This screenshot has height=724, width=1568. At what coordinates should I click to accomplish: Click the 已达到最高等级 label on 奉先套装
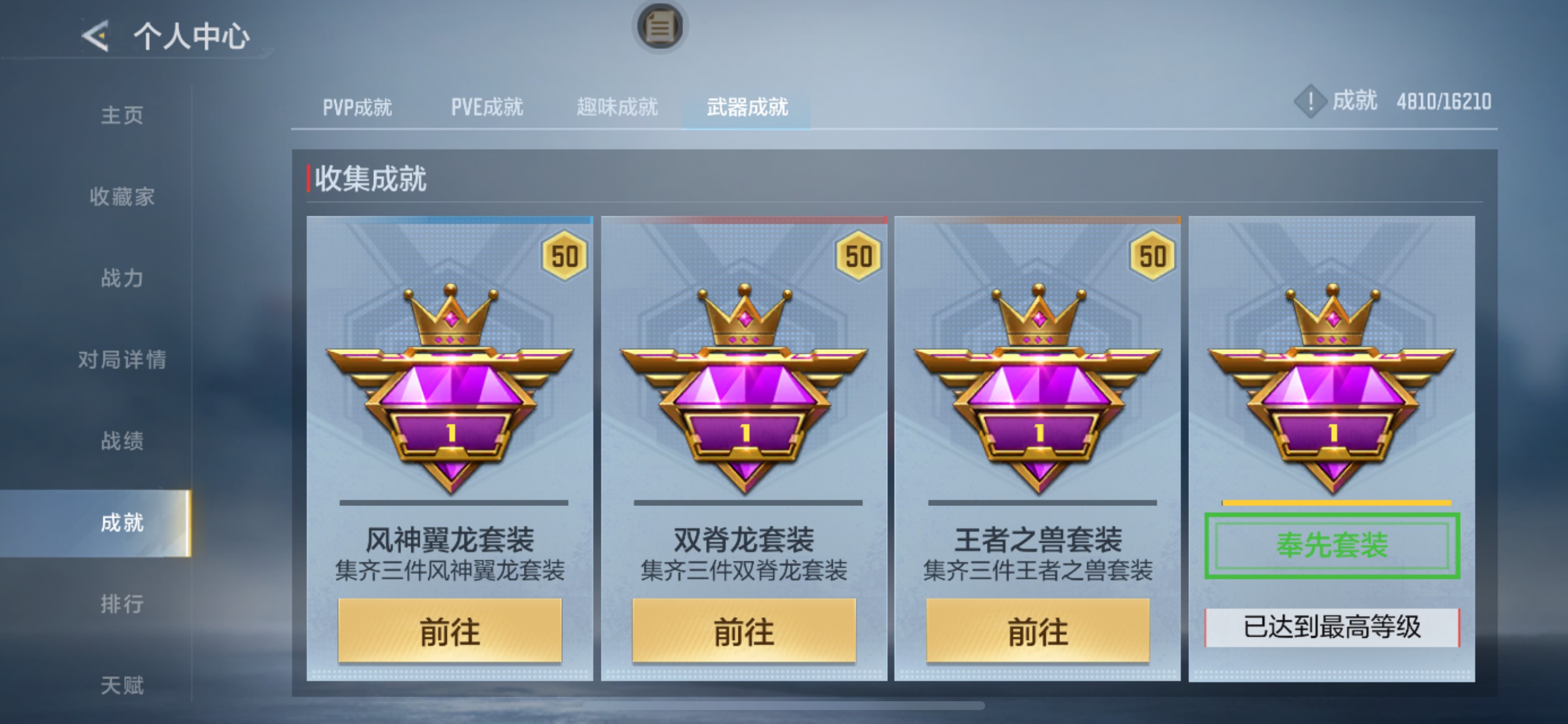(1331, 627)
